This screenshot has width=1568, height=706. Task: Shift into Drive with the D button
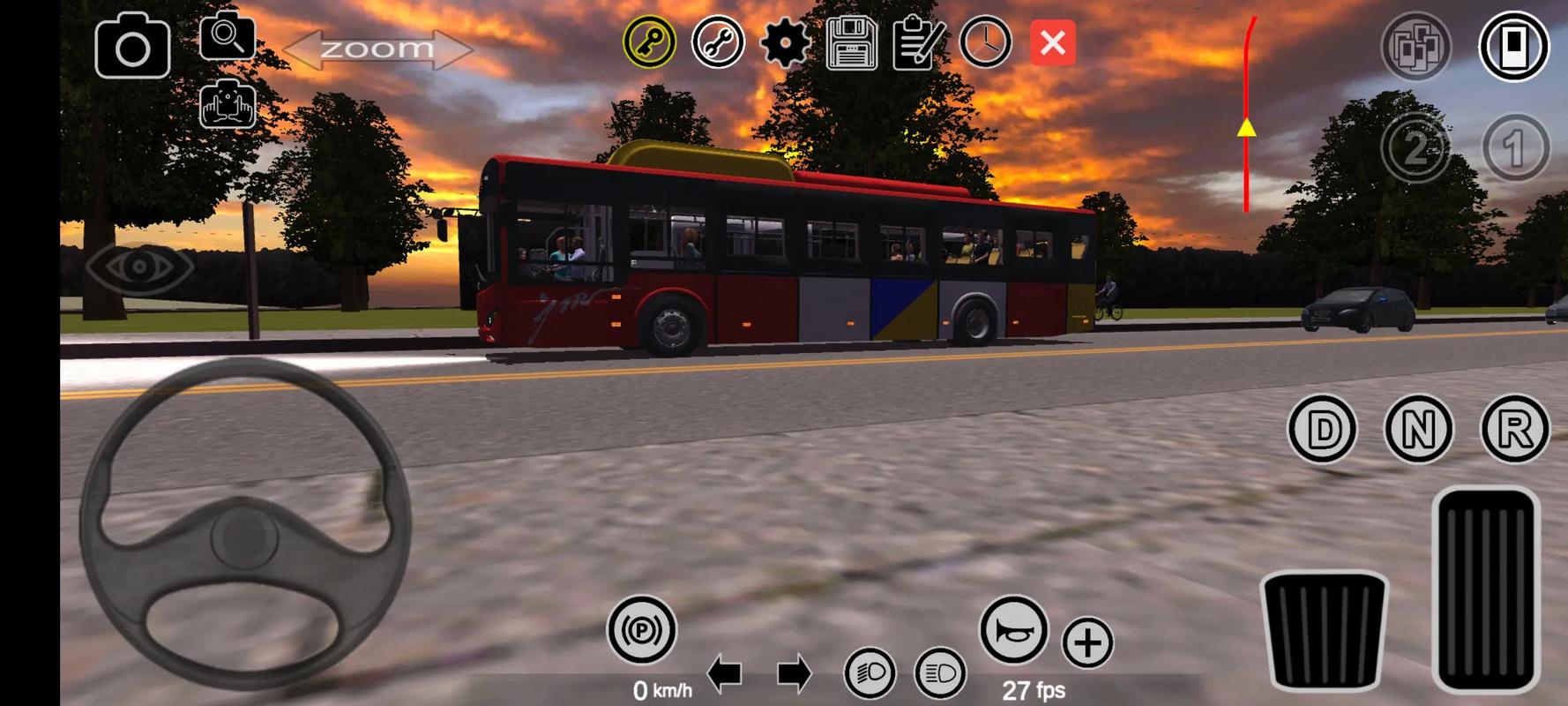[x=1322, y=430]
